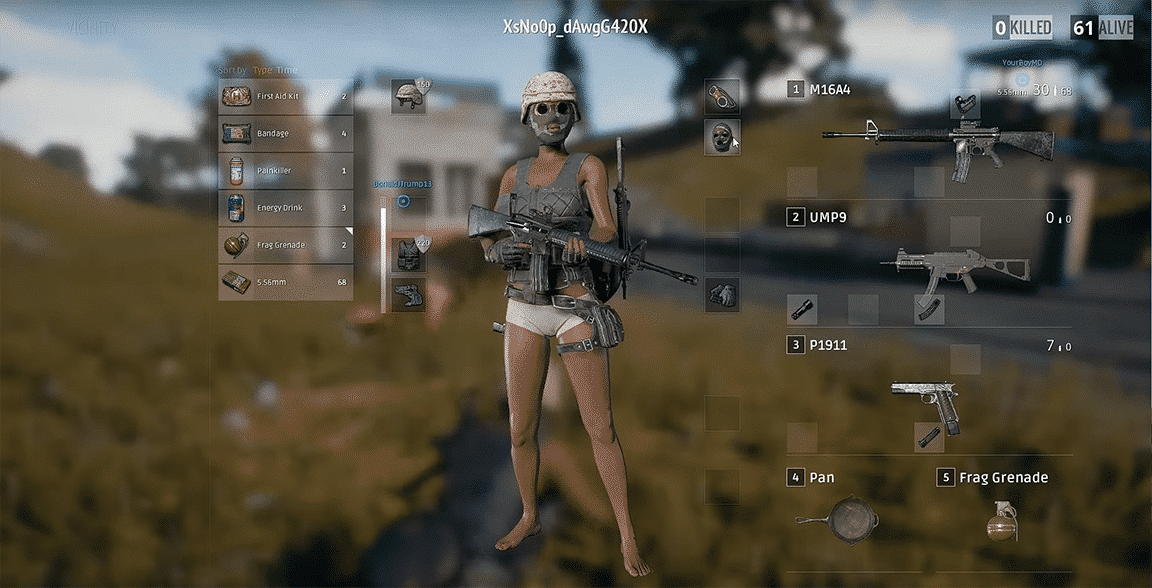
Task: Select the Pan melee weapon
Action: coord(838,518)
